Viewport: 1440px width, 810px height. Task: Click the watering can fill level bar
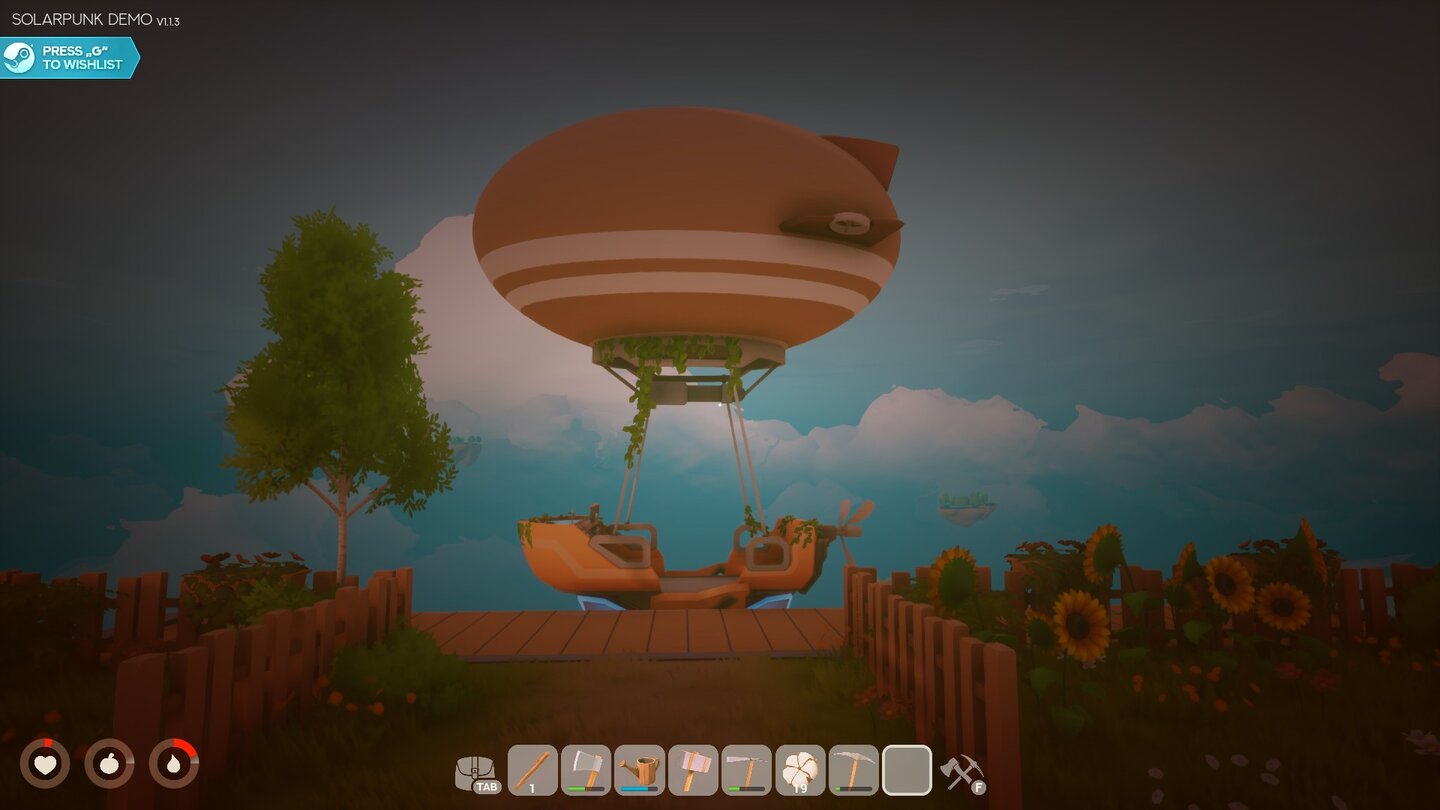(x=638, y=789)
